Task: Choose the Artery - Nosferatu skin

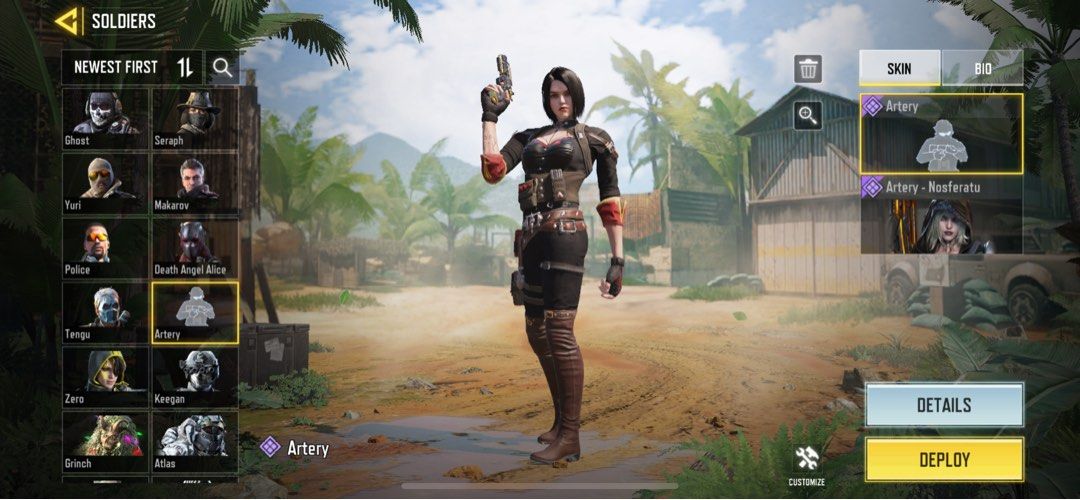Action: point(941,214)
